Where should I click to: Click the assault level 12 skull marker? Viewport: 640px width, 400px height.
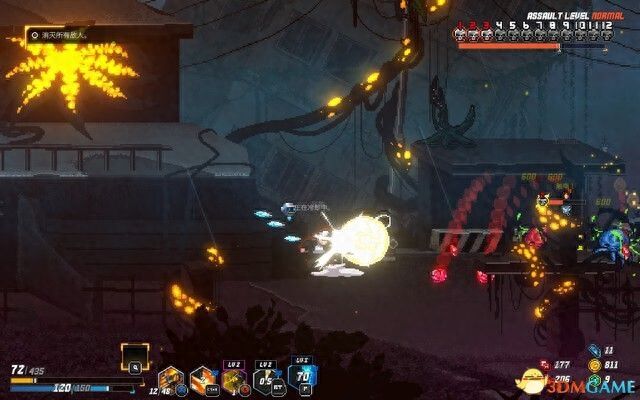pos(606,35)
